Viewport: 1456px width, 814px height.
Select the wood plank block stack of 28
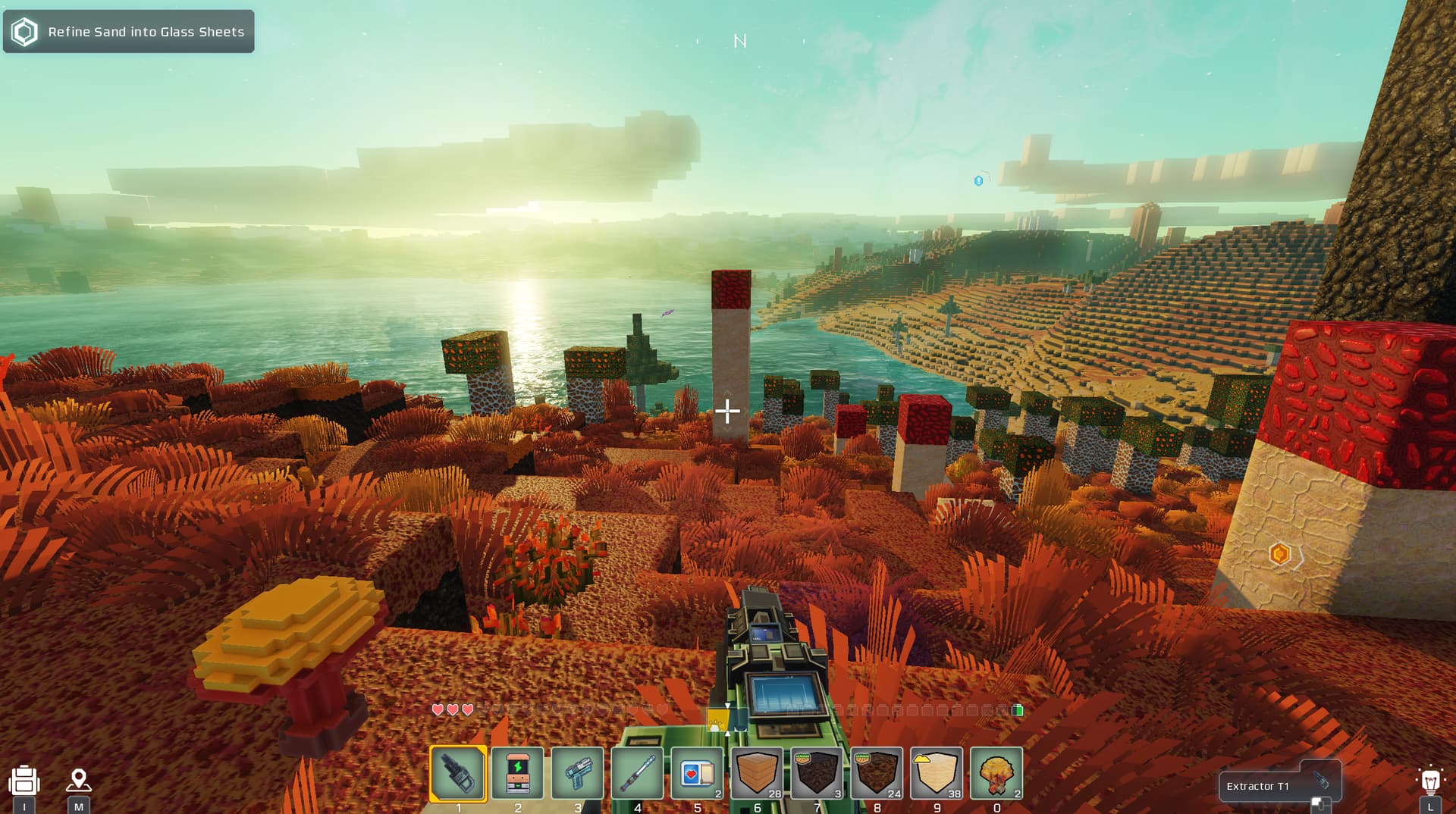[x=757, y=773]
